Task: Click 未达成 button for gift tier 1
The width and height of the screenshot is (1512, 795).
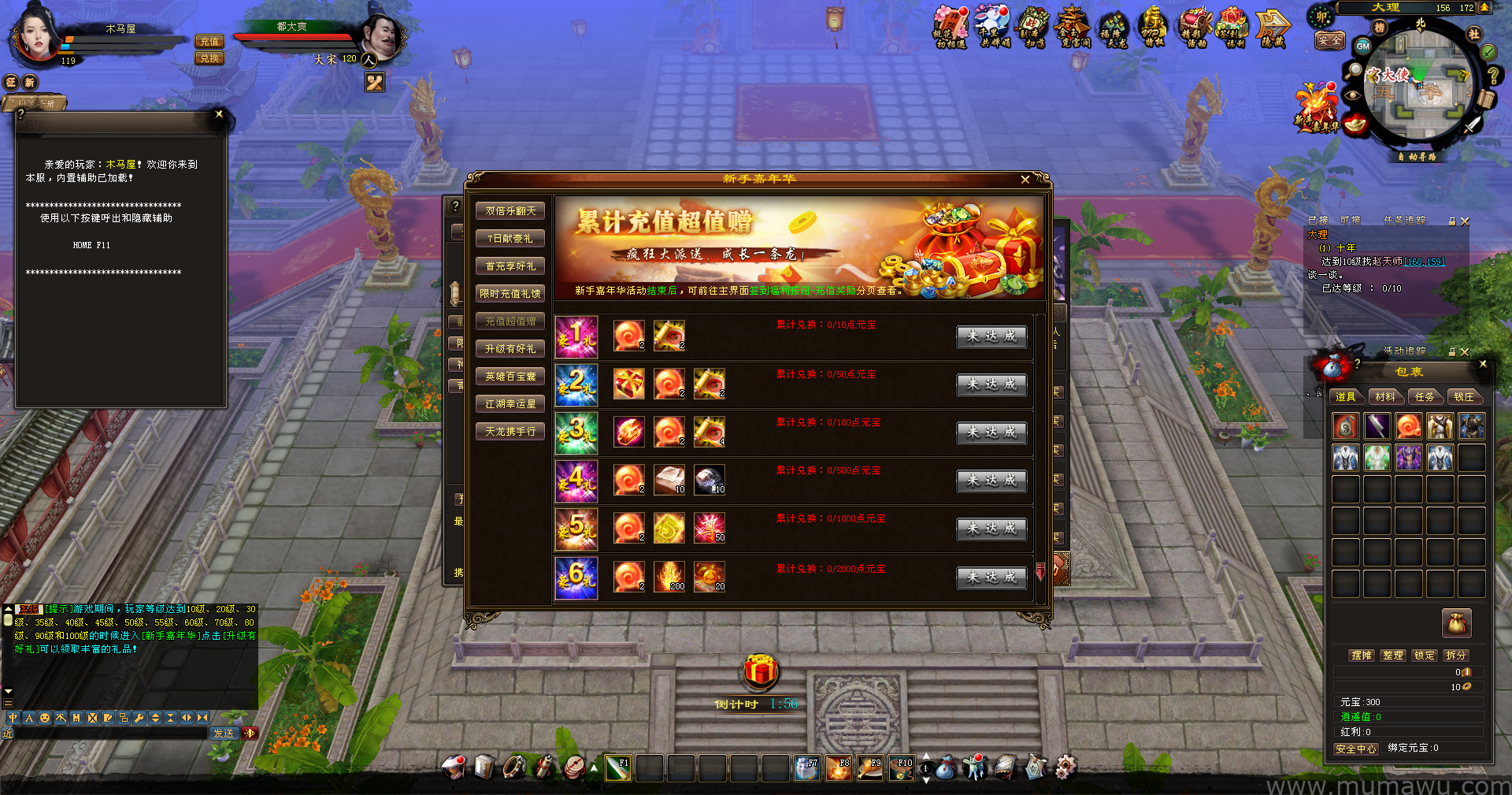Action: pyautogui.click(x=991, y=336)
